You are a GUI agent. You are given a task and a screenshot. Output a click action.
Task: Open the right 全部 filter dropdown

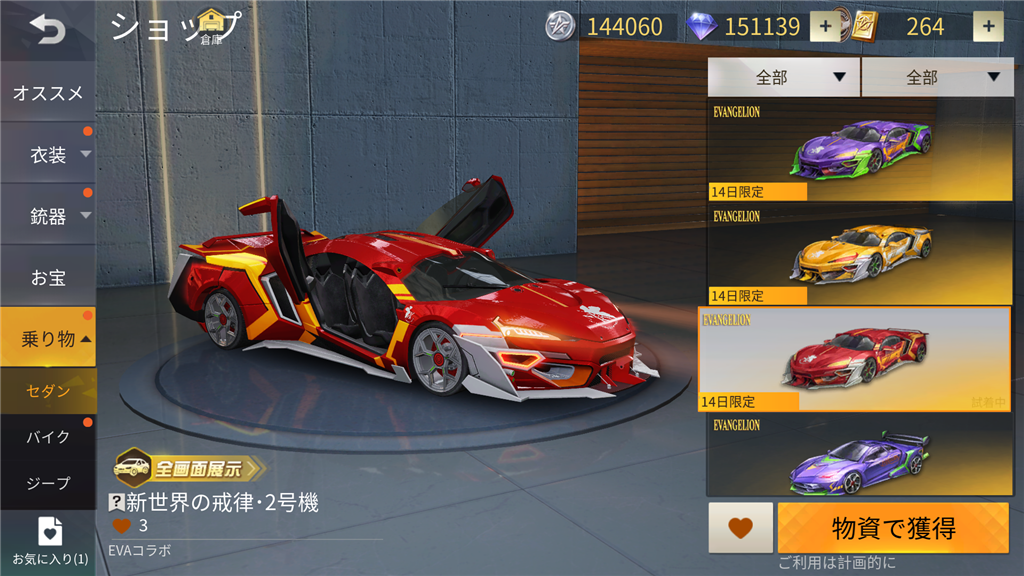936,77
